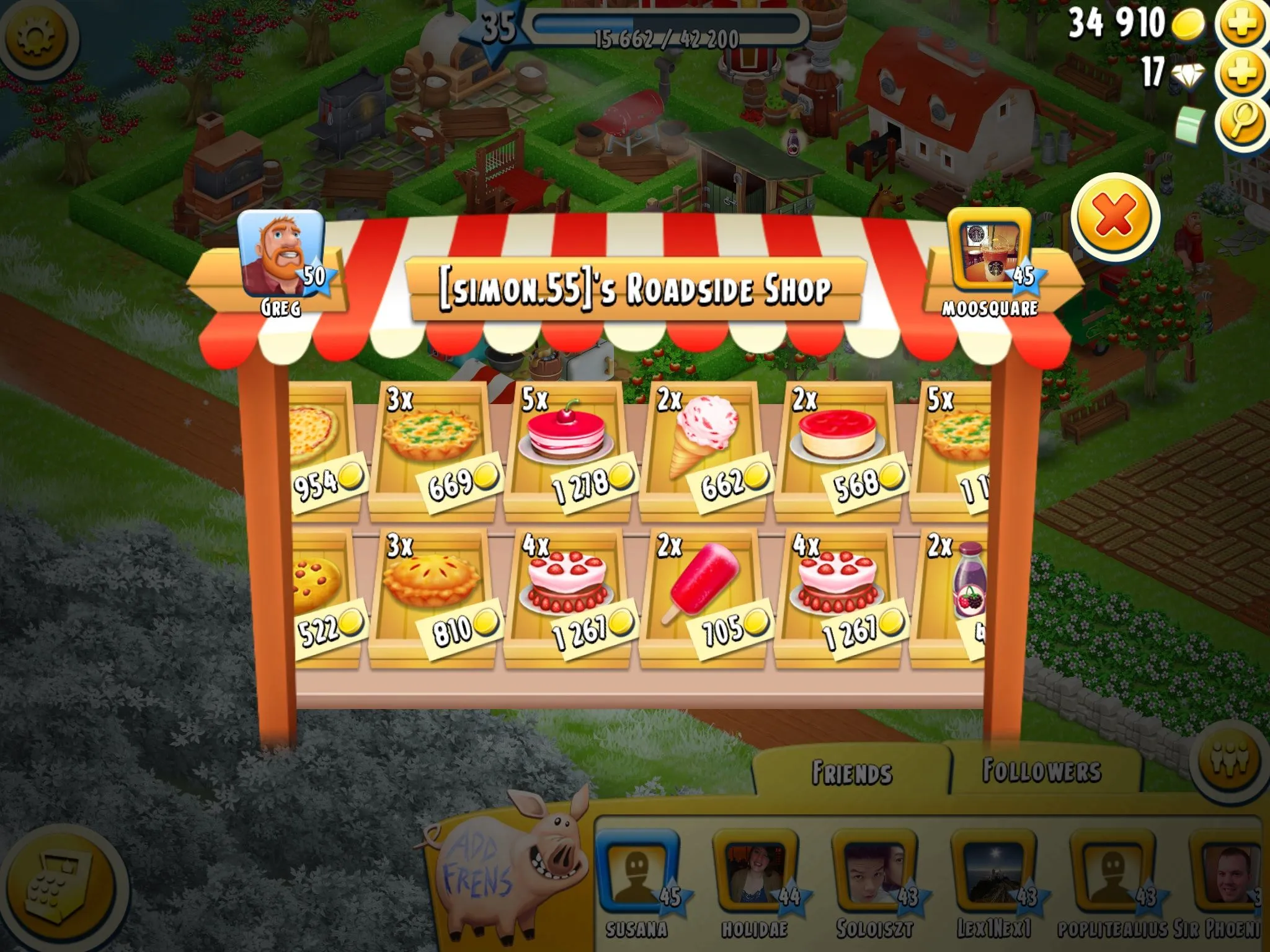Visit Greg's farm via his avatar
The image size is (1270, 952).
(x=281, y=254)
